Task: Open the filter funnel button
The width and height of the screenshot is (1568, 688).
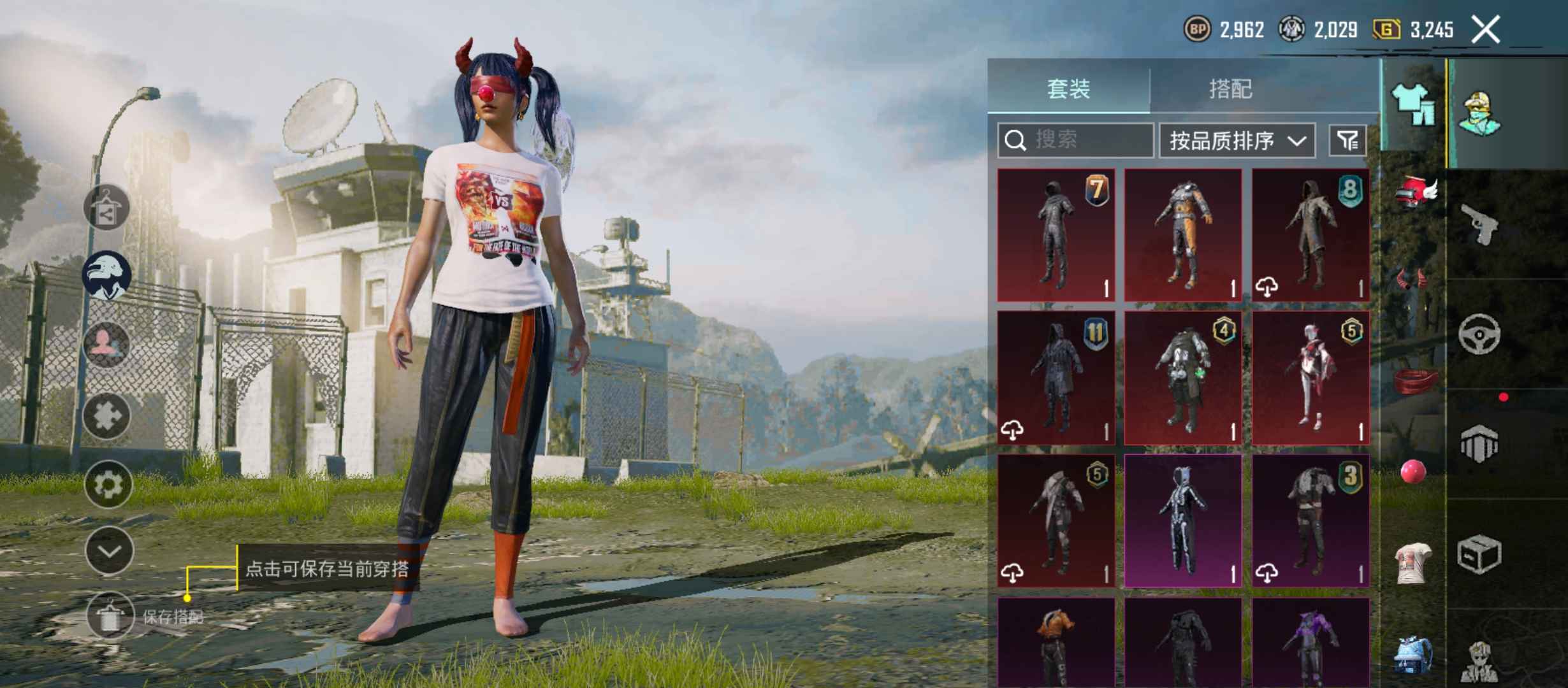Action: click(1347, 140)
